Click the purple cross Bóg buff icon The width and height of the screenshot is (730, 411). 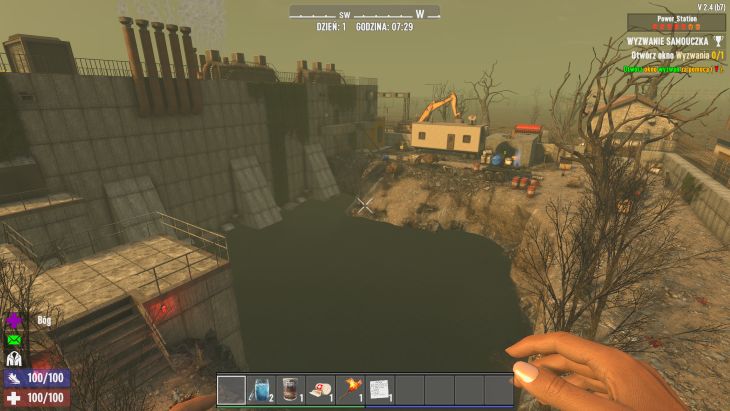tap(15, 321)
